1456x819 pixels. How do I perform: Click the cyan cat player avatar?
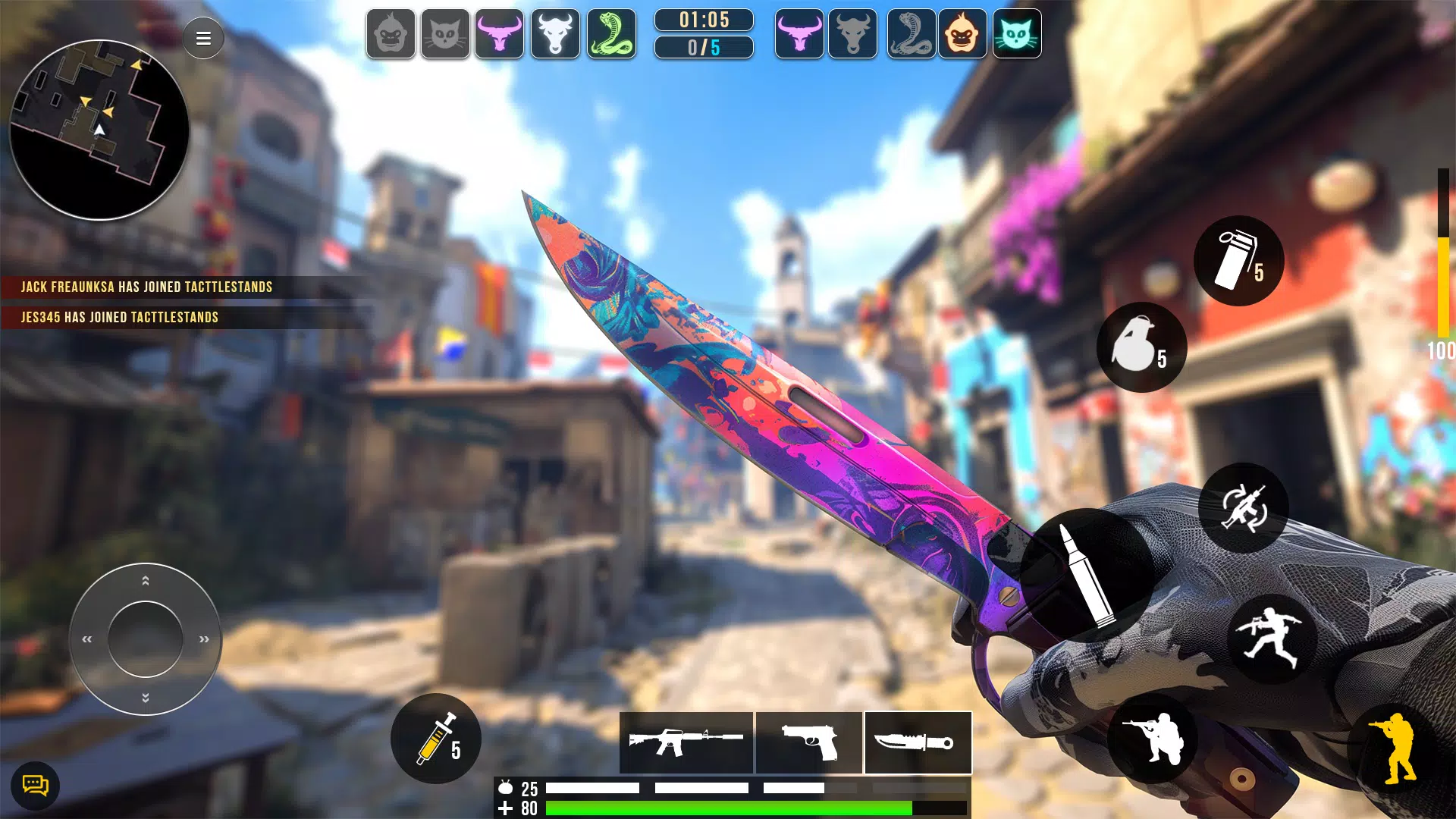(x=1017, y=34)
